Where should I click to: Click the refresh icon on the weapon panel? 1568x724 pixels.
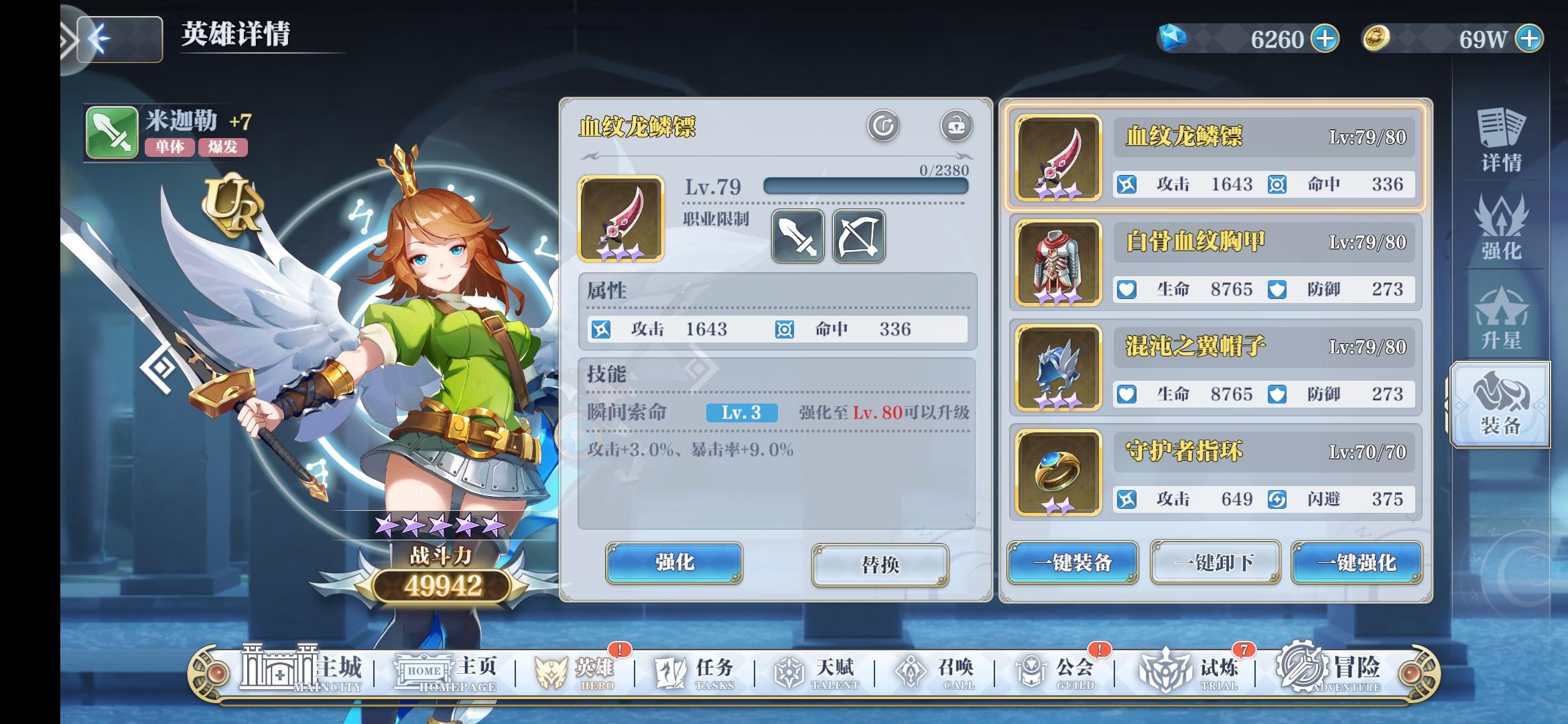[x=884, y=125]
